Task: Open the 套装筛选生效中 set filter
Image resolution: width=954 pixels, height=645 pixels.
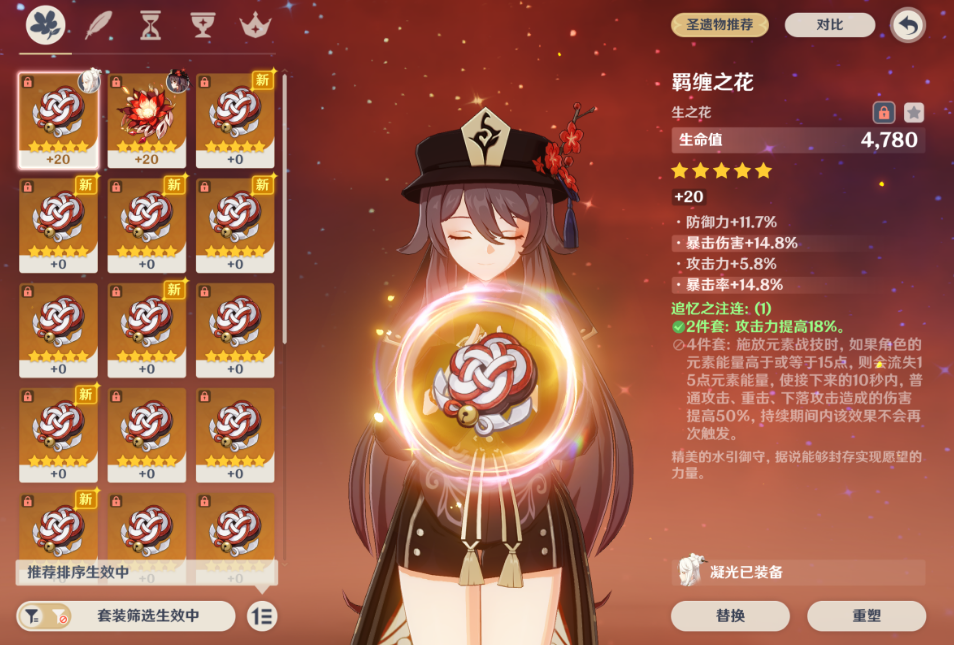Action: pos(127,616)
